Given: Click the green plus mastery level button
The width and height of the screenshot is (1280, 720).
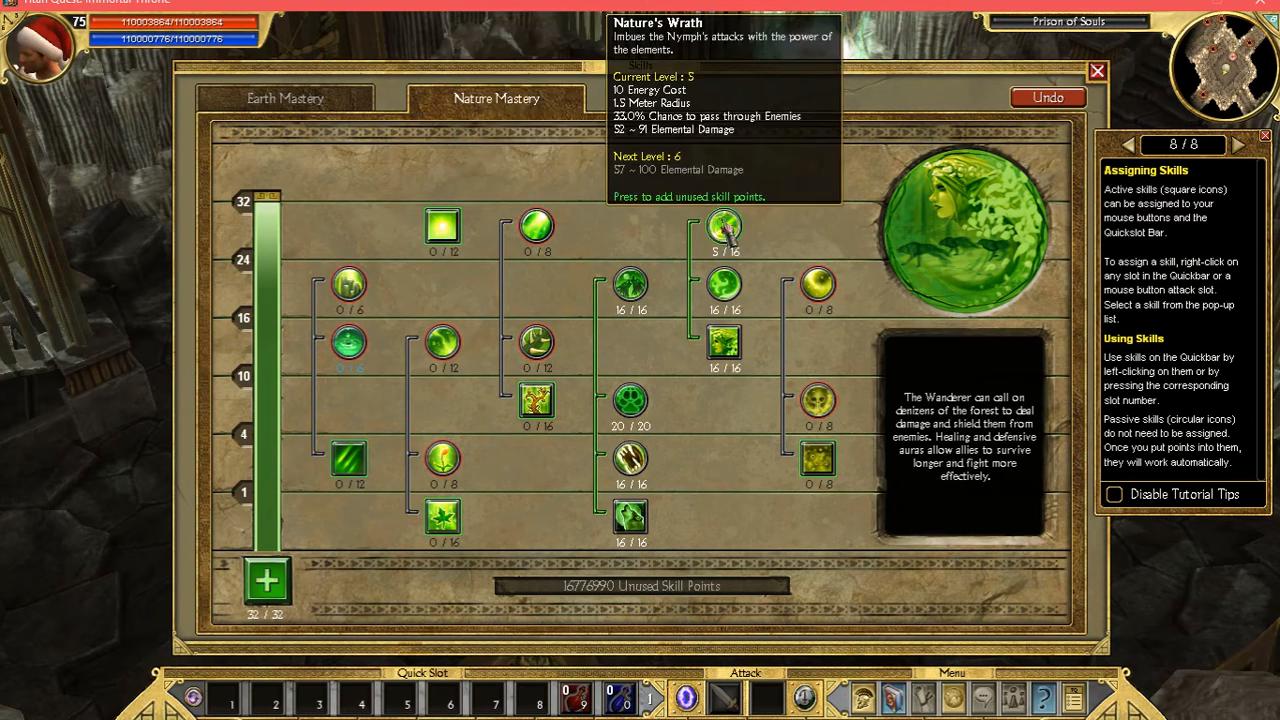Looking at the screenshot, I should pos(266,580).
